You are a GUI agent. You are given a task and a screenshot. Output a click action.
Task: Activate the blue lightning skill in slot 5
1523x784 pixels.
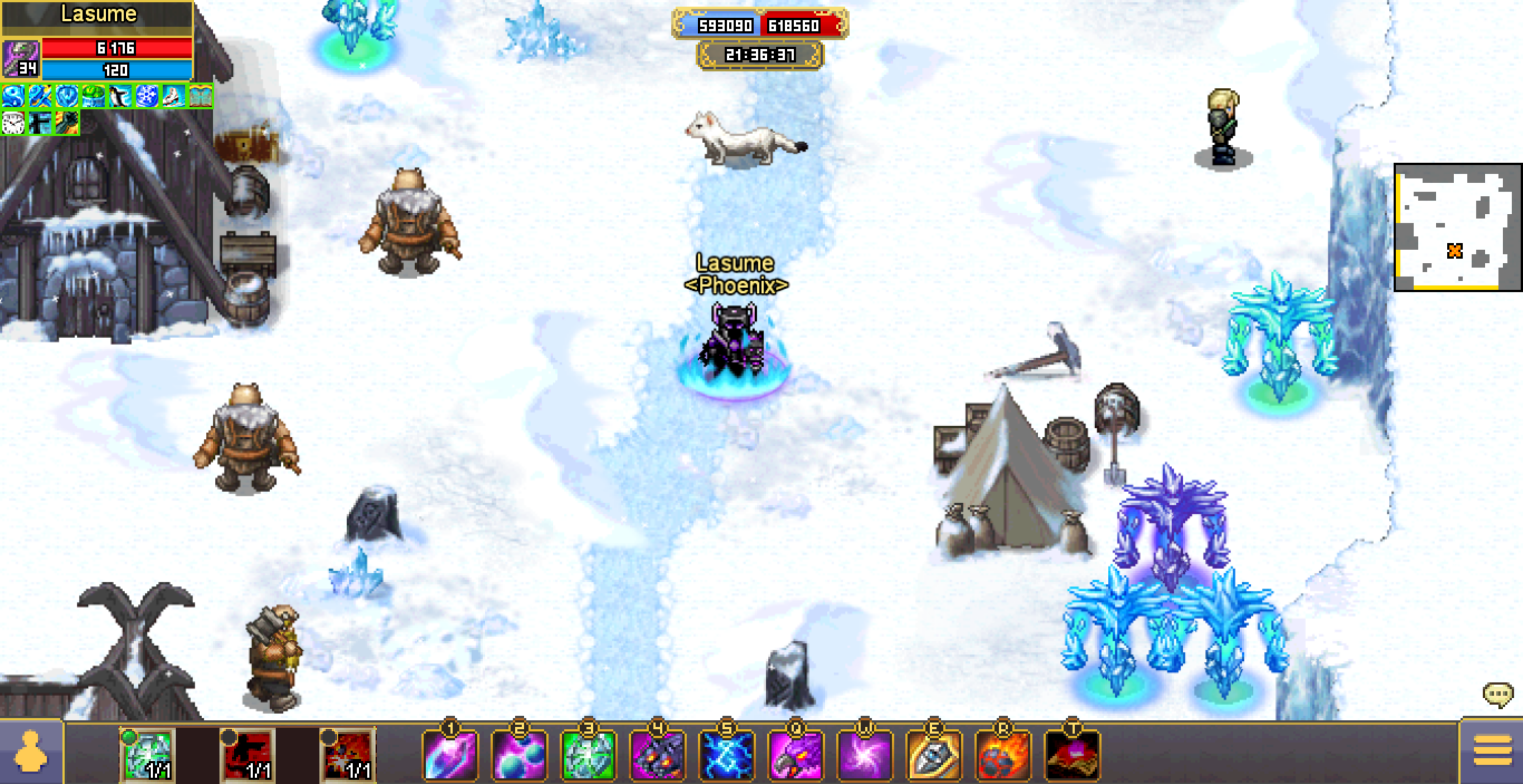tap(726, 756)
